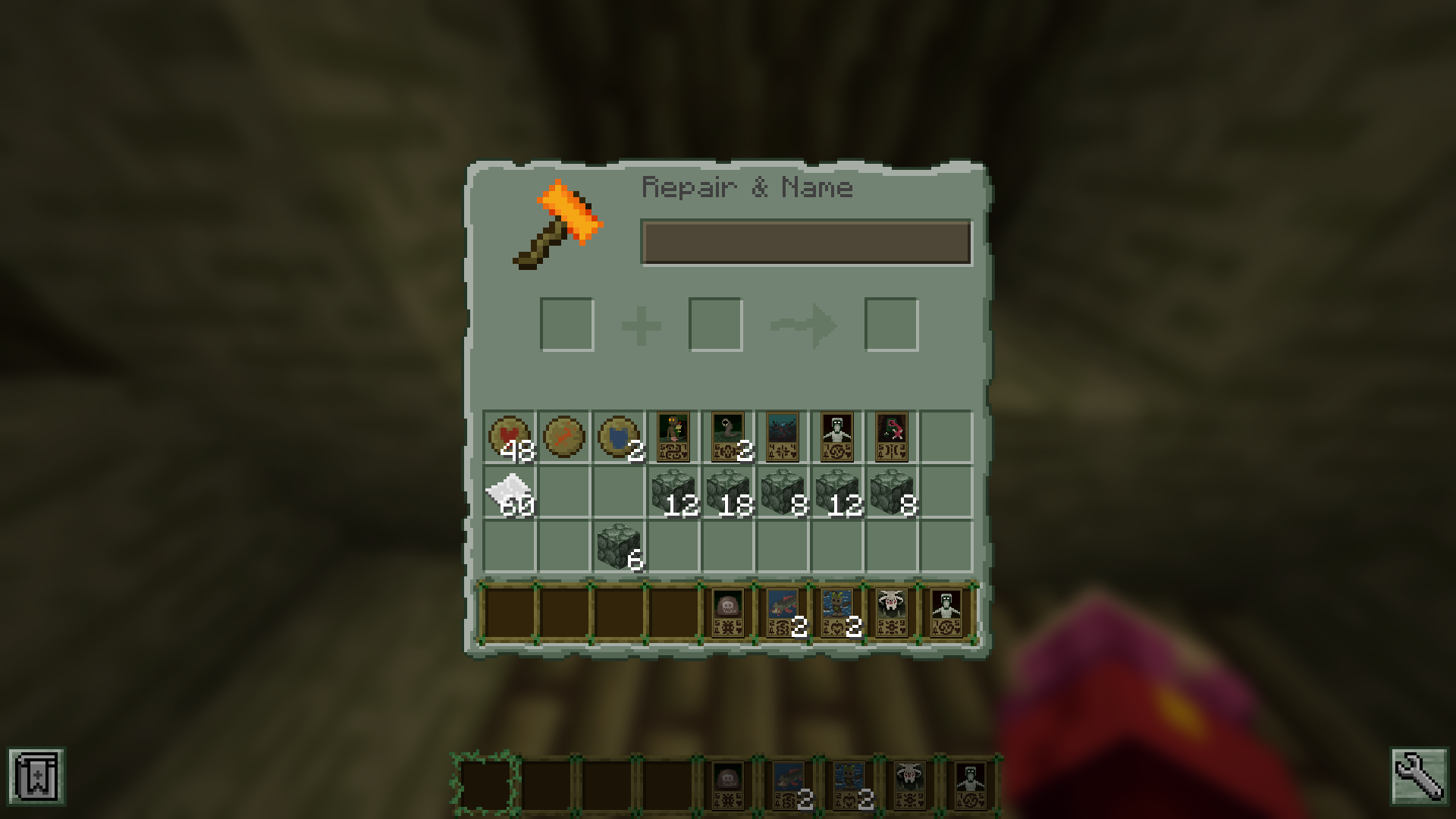Click the left anvil input slot
The image size is (1456, 819).
[566, 324]
